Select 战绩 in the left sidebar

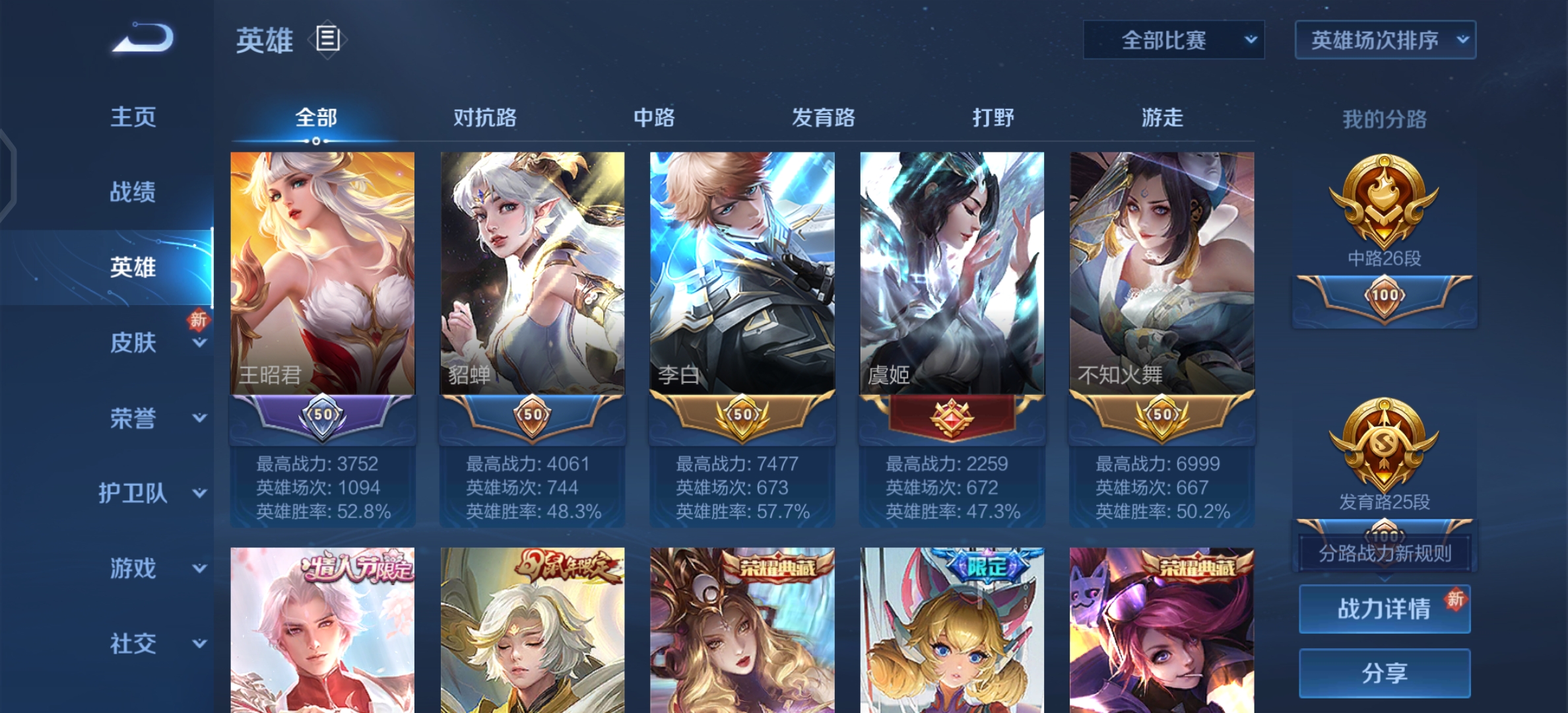click(x=134, y=191)
